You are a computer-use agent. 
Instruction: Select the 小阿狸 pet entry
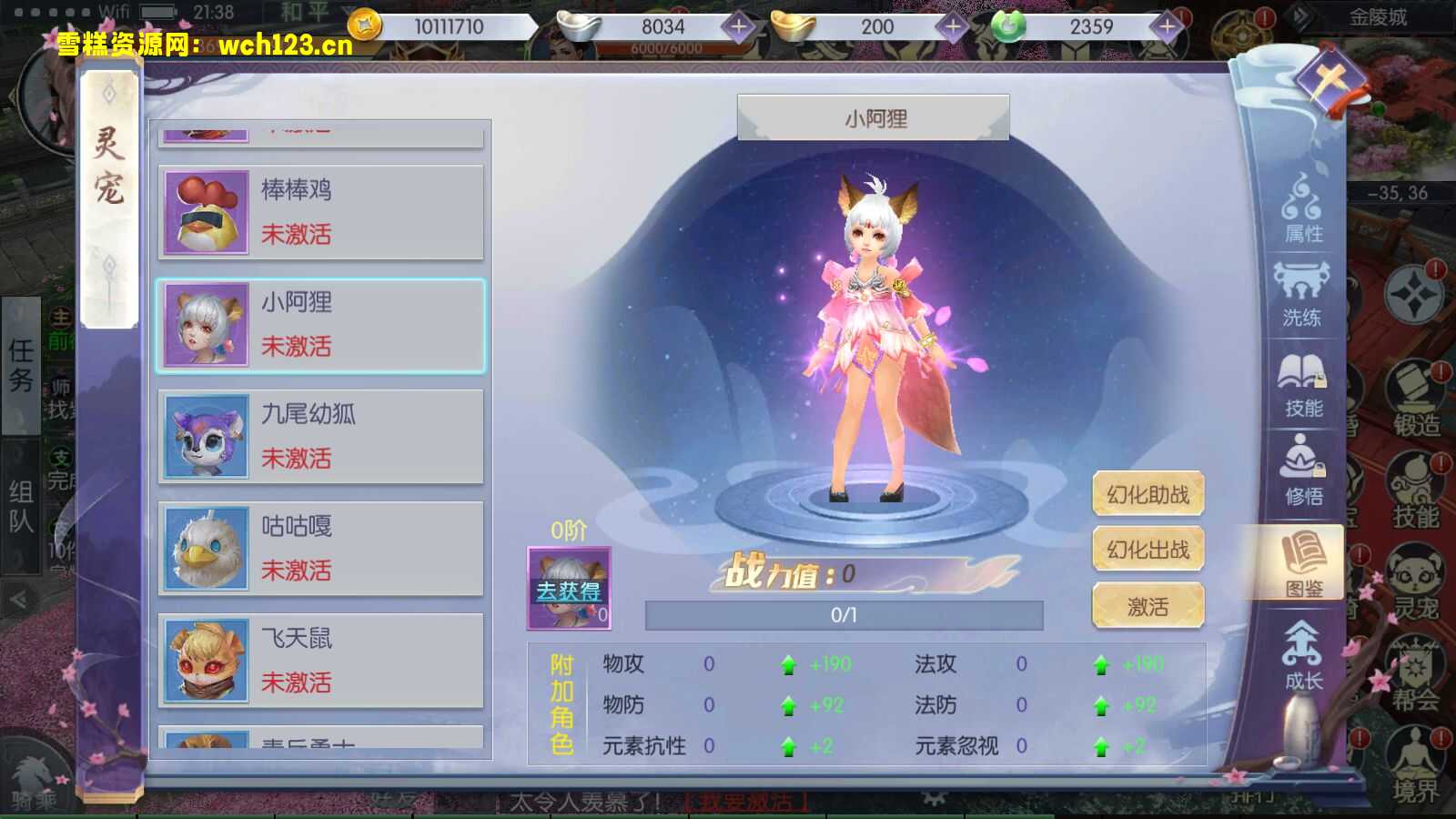pos(323,325)
